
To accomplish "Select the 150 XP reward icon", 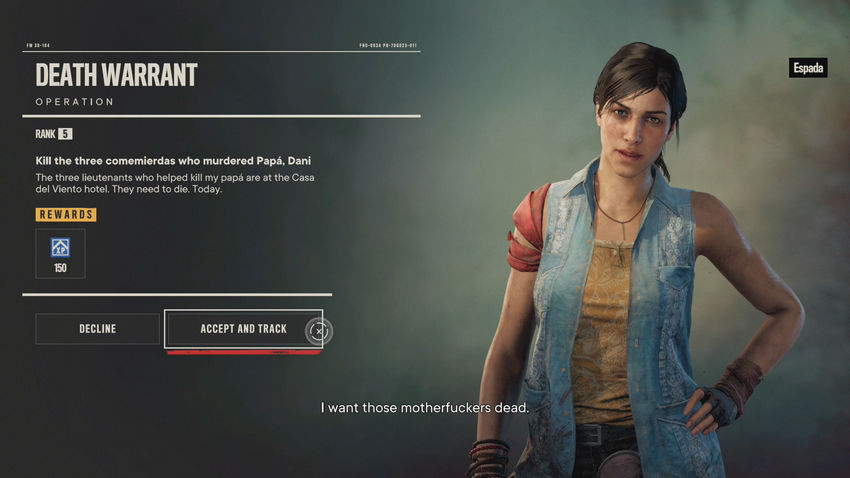I will [x=60, y=252].
